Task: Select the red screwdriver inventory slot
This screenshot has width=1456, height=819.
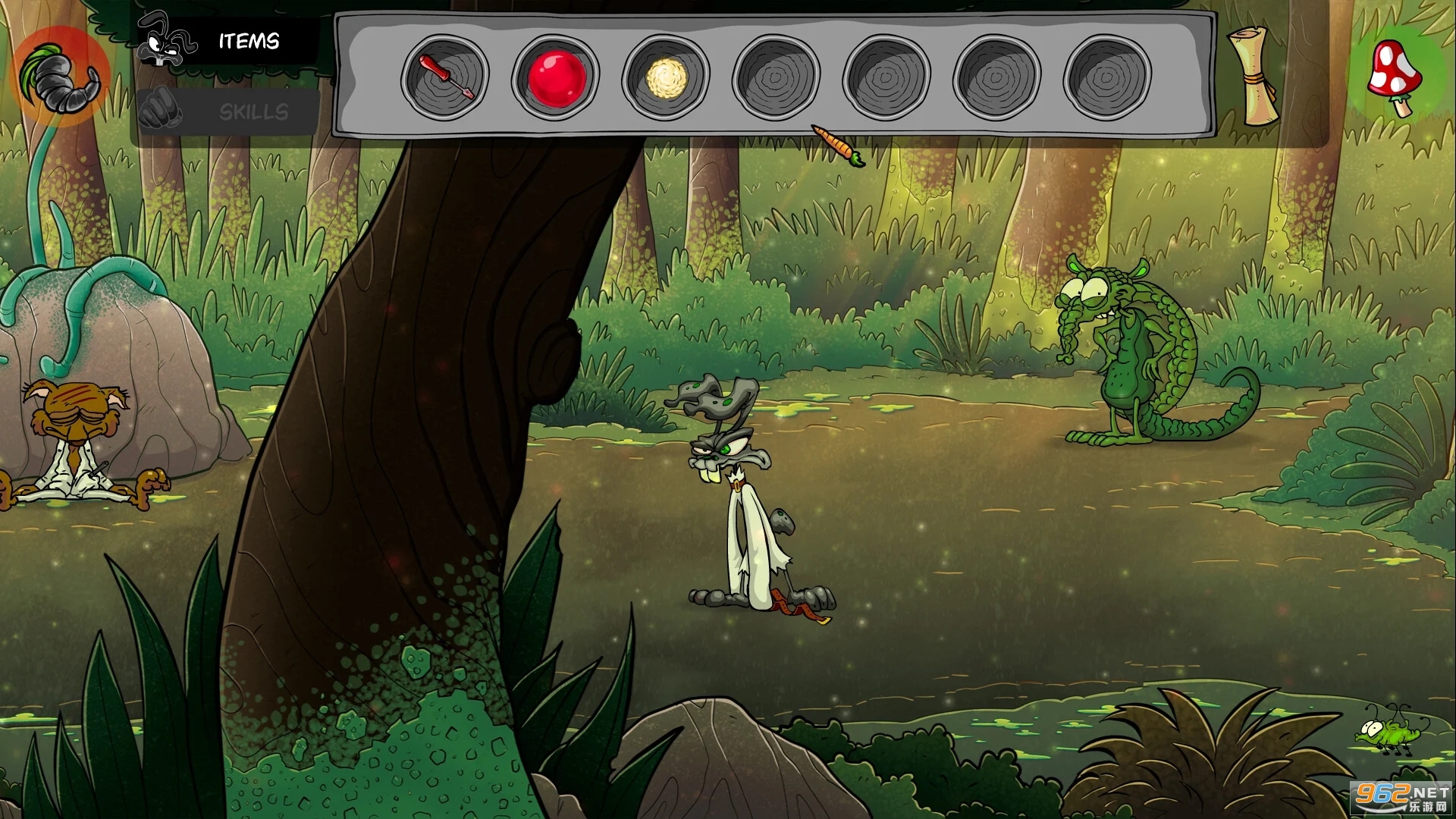Action: 445,76
